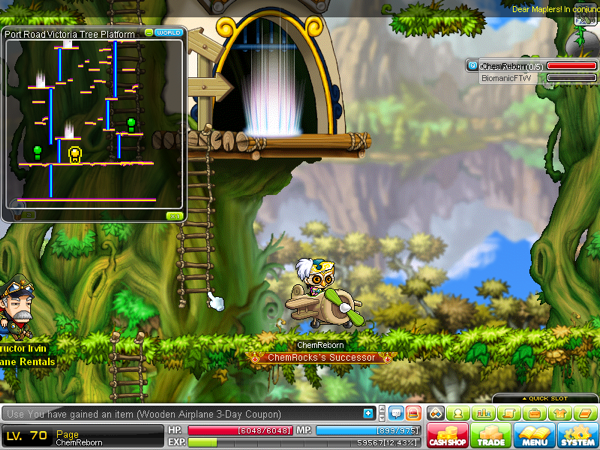This screenshot has height=450, width=600.
Task: Toggle the party list icon beside ChemReborn
Action: (x=472, y=66)
